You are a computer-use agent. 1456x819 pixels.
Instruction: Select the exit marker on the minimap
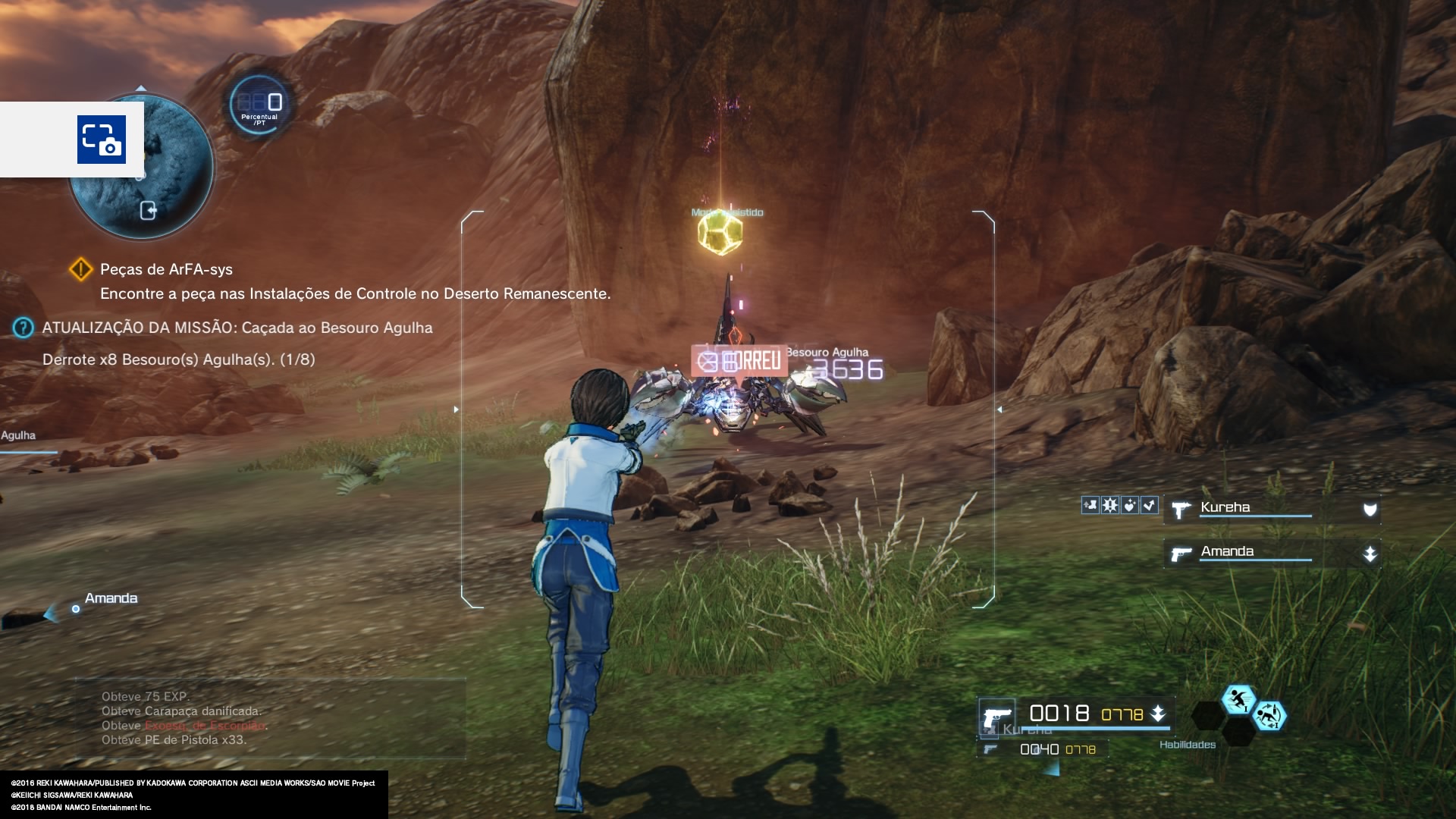click(149, 211)
